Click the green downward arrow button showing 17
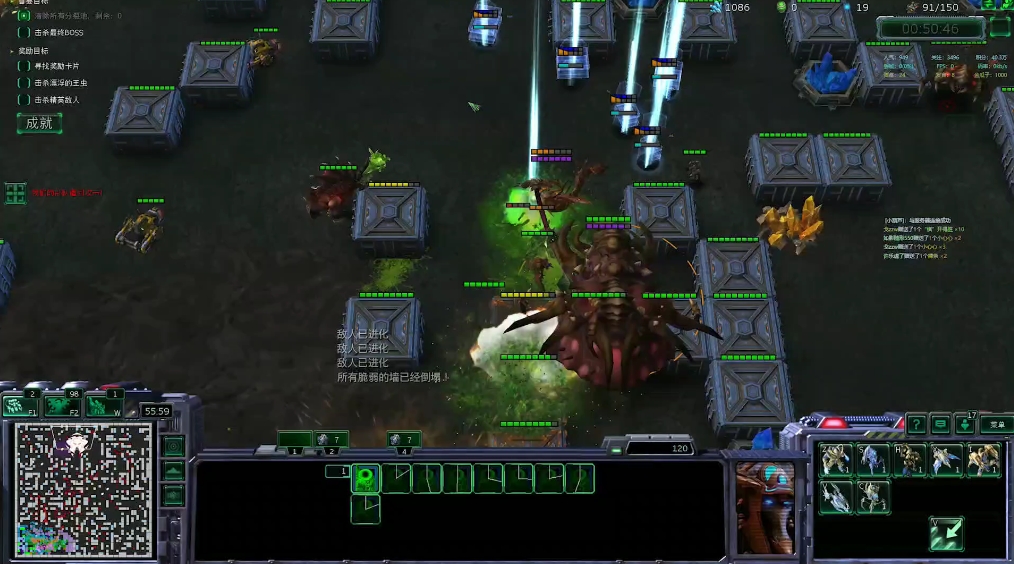The width and height of the screenshot is (1014, 564). [x=966, y=424]
